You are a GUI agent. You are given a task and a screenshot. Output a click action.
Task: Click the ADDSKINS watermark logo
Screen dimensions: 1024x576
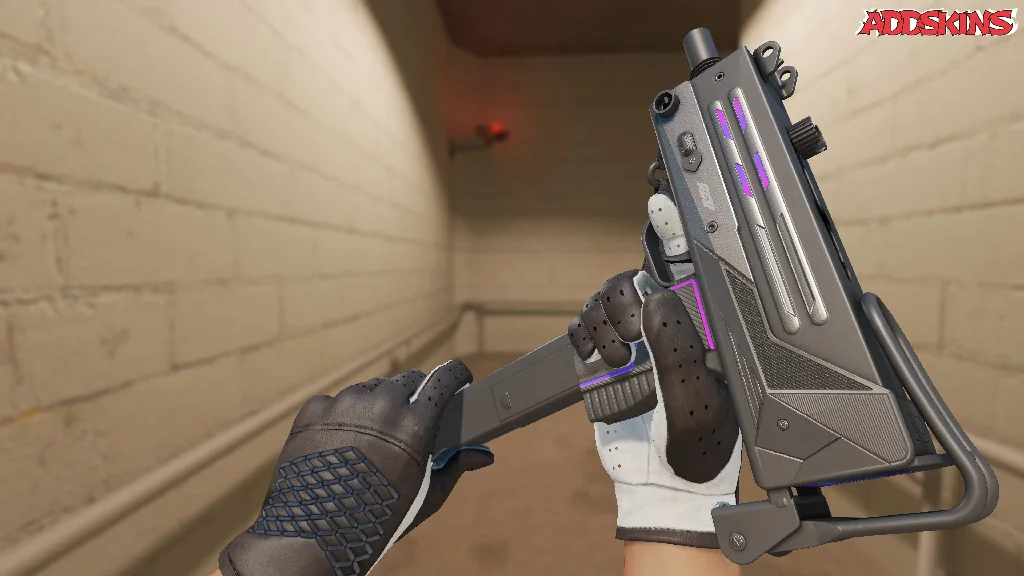pos(938,23)
